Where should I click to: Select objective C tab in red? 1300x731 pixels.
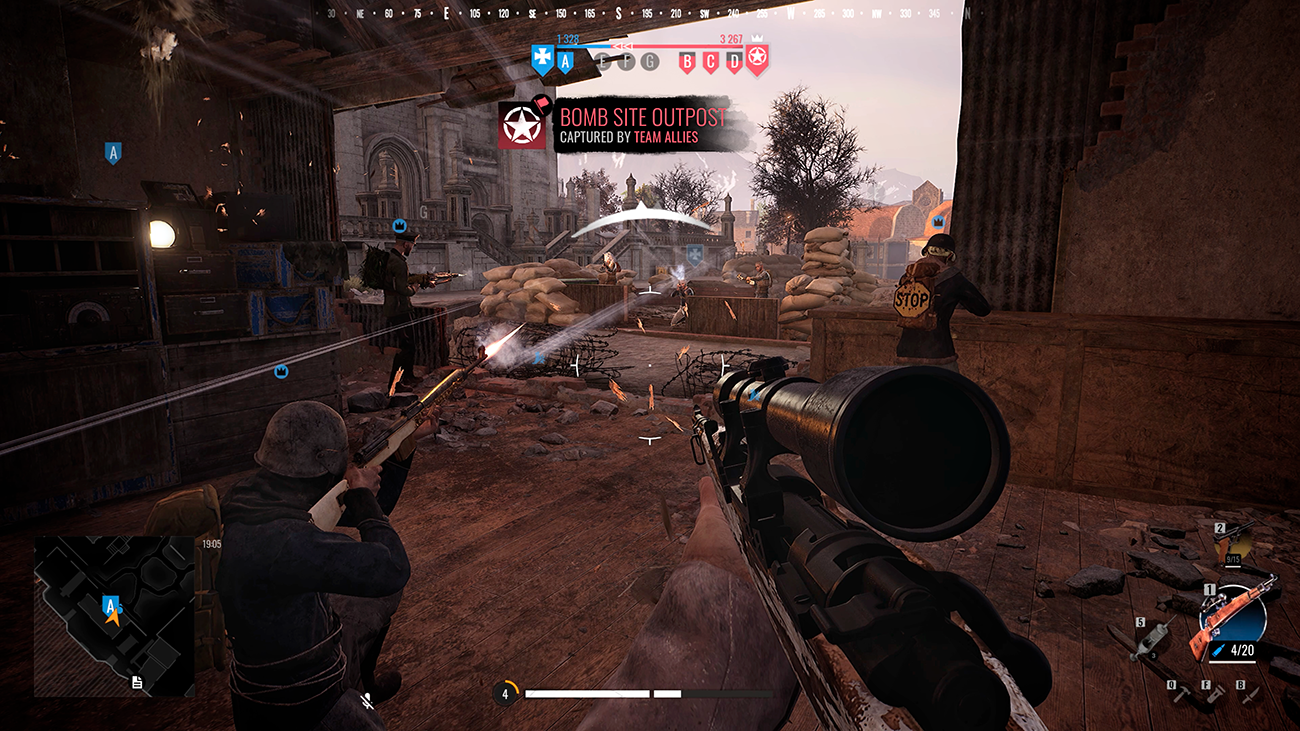(x=711, y=62)
